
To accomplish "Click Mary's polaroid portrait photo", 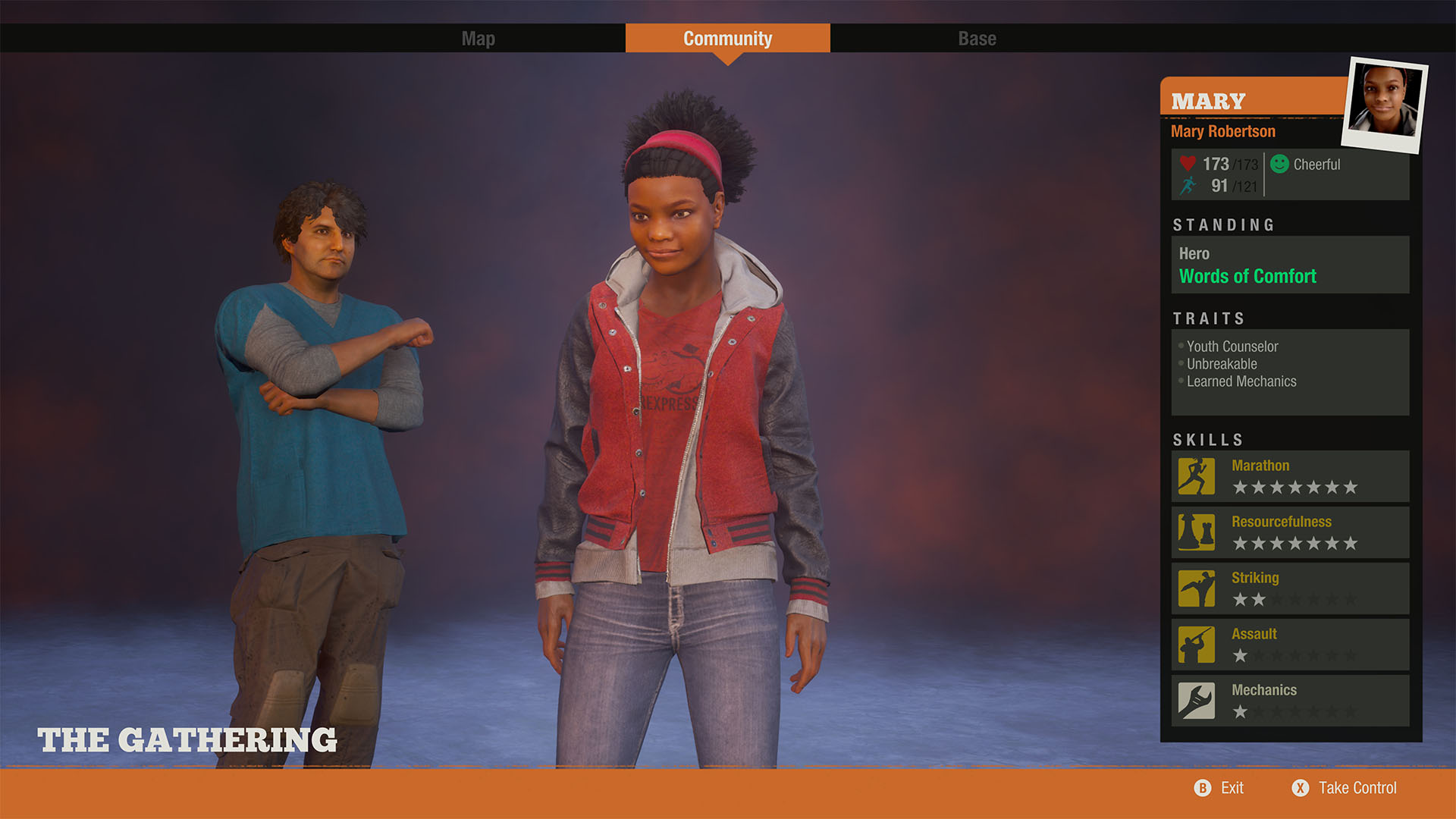I will point(1384,105).
